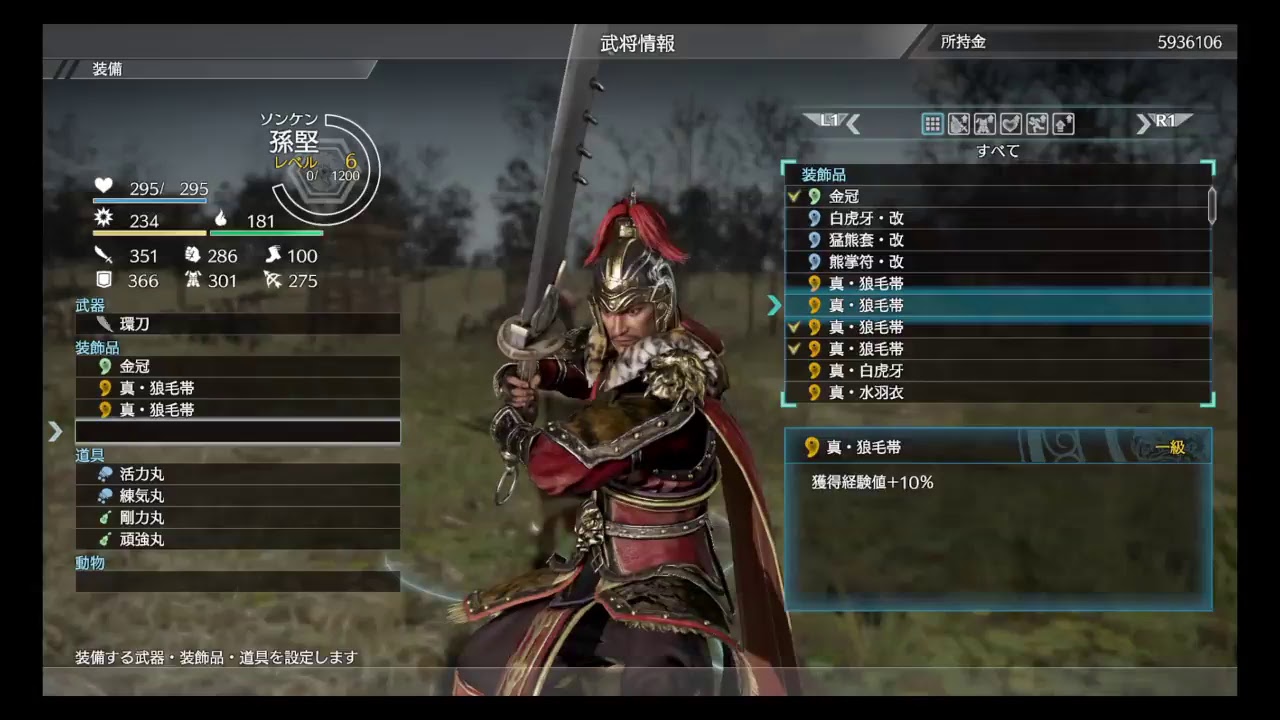Select the grid icon to show all items
Image resolution: width=1280 pixels, height=720 pixels.
point(932,123)
